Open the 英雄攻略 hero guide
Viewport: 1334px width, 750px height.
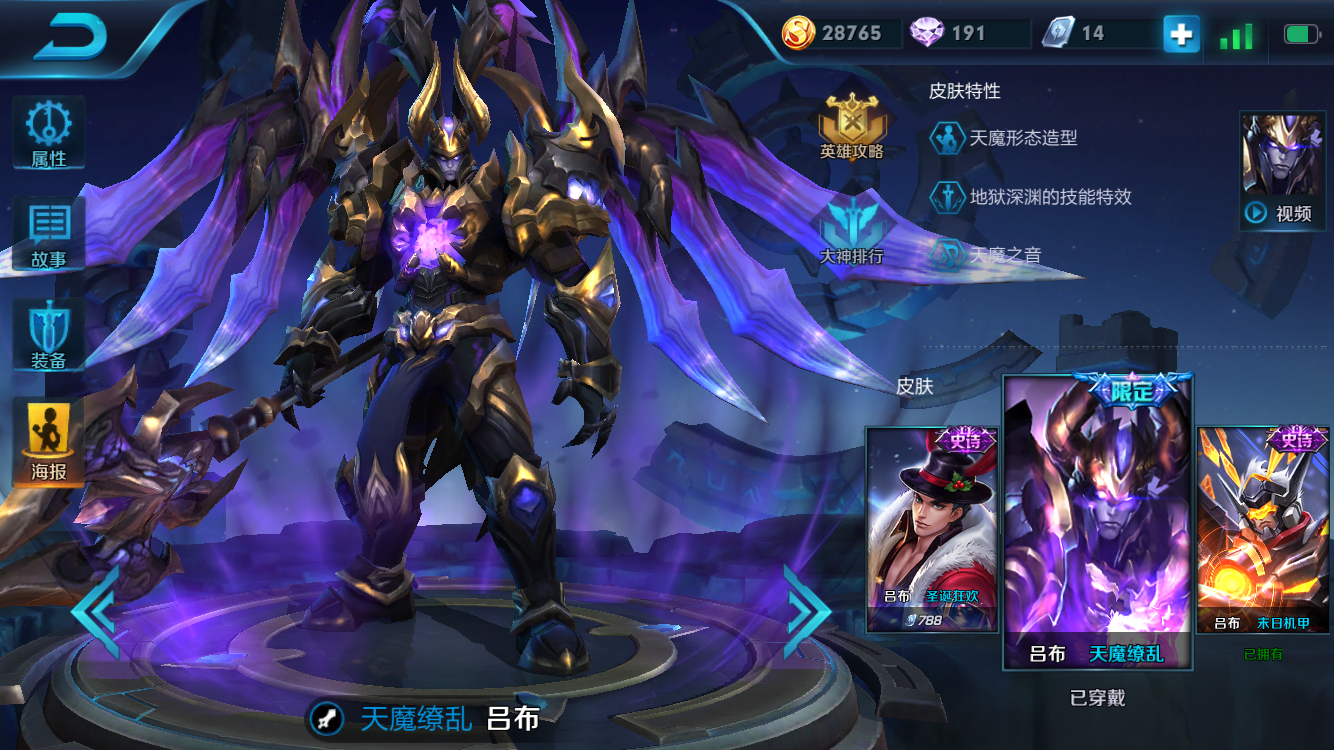tap(852, 127)
